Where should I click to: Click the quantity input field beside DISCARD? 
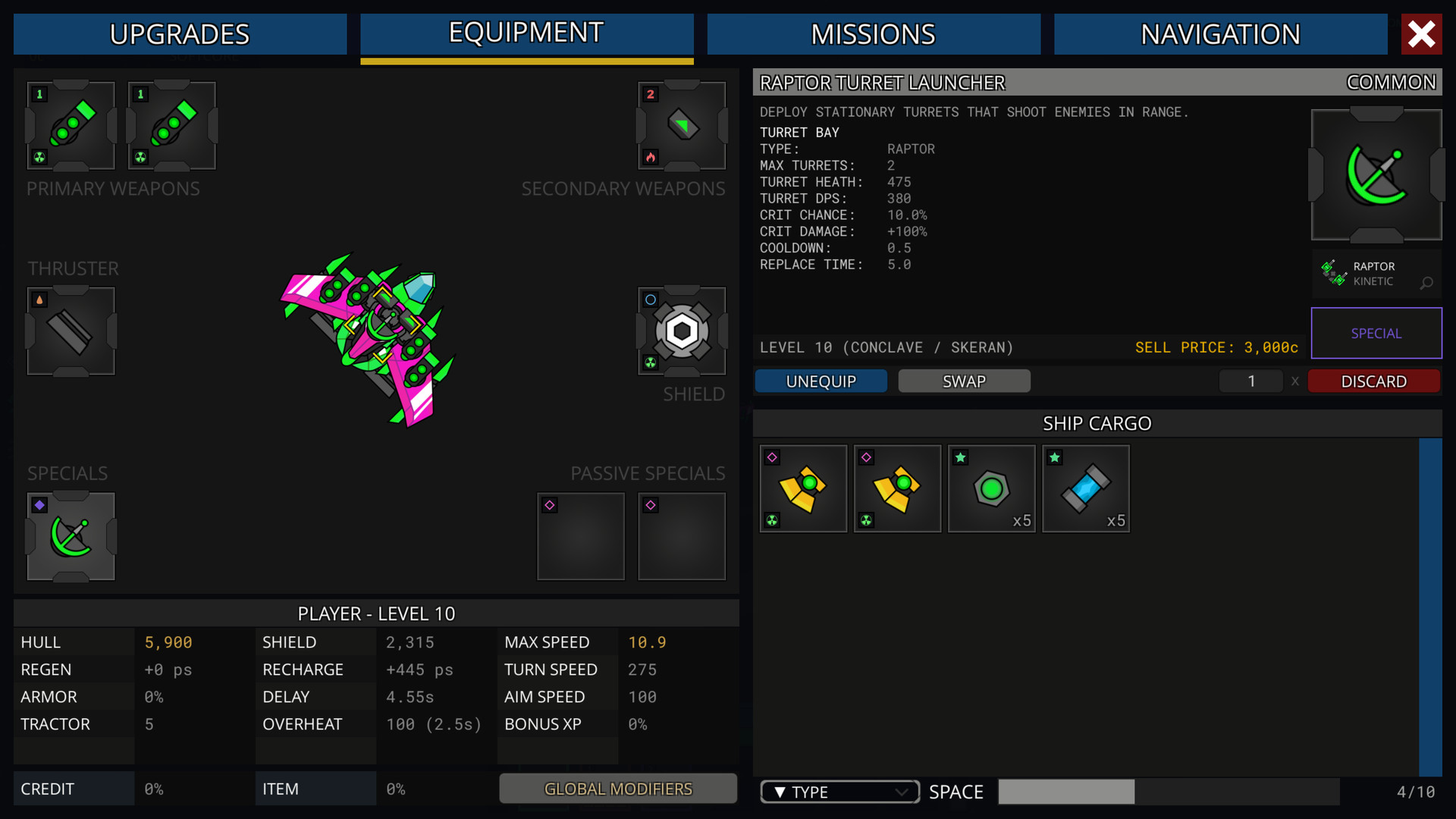tap(1250, 381)
